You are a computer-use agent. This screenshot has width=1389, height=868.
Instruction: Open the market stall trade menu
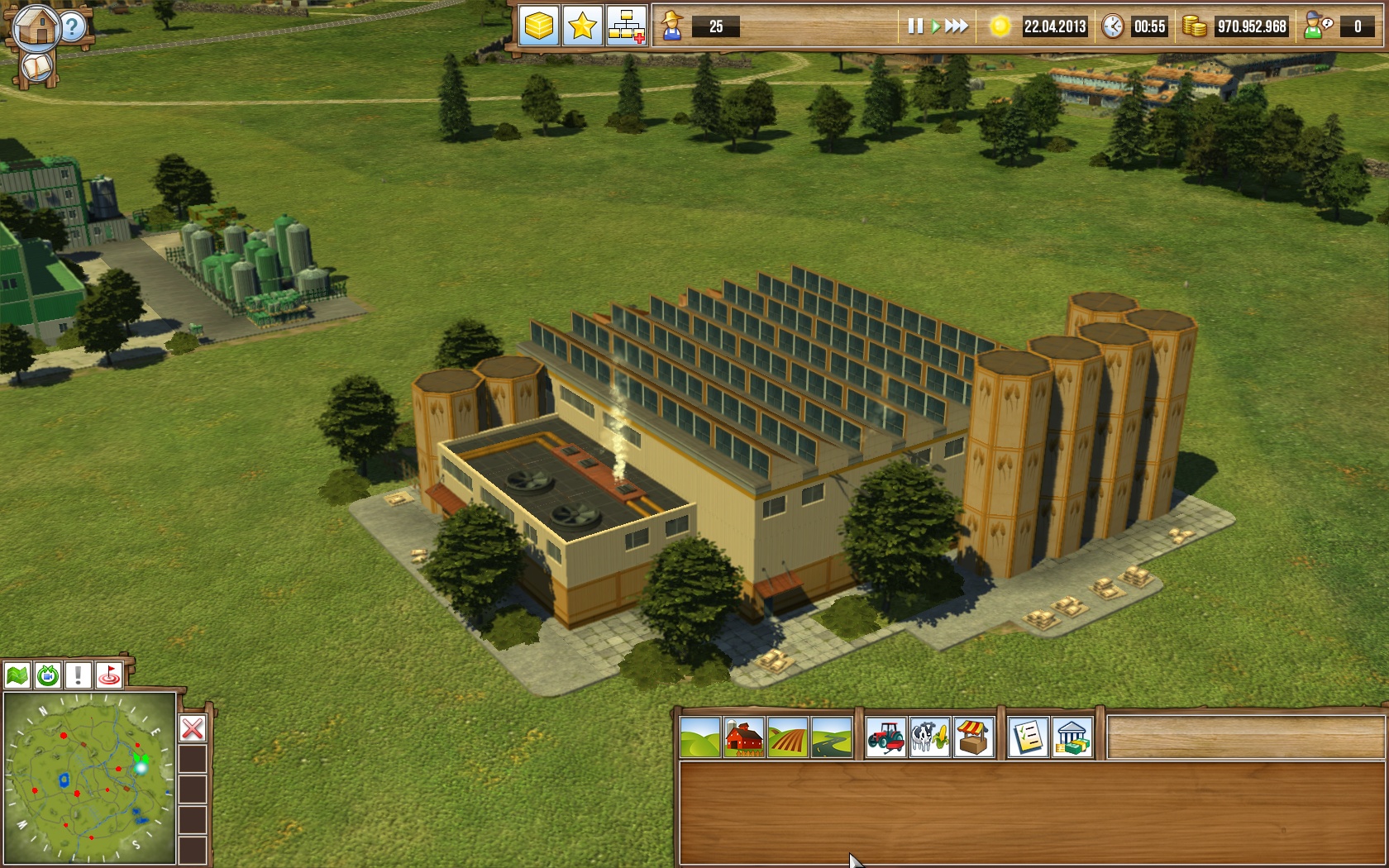(974, 737)
